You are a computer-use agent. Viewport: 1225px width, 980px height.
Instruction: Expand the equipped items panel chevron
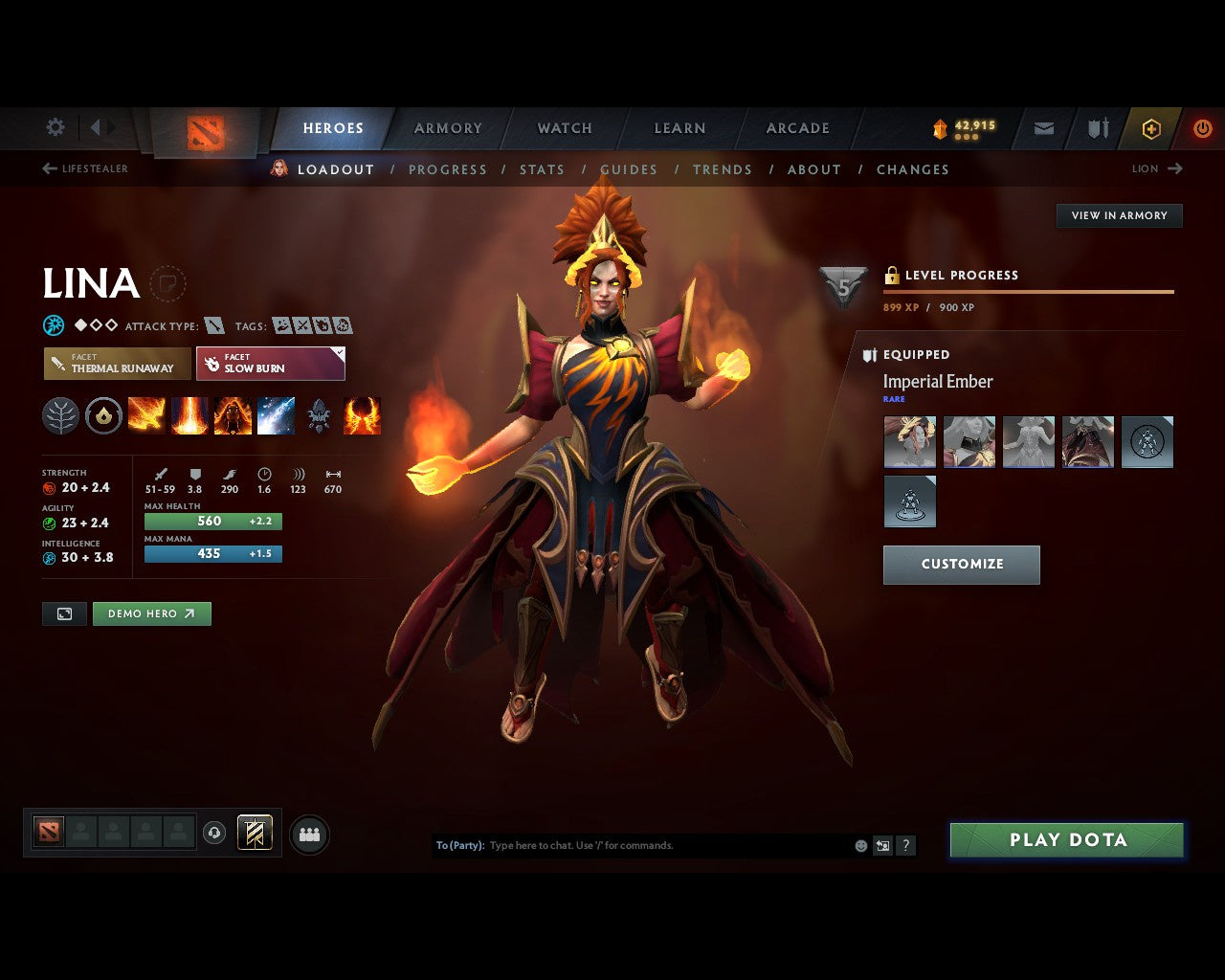872,355
